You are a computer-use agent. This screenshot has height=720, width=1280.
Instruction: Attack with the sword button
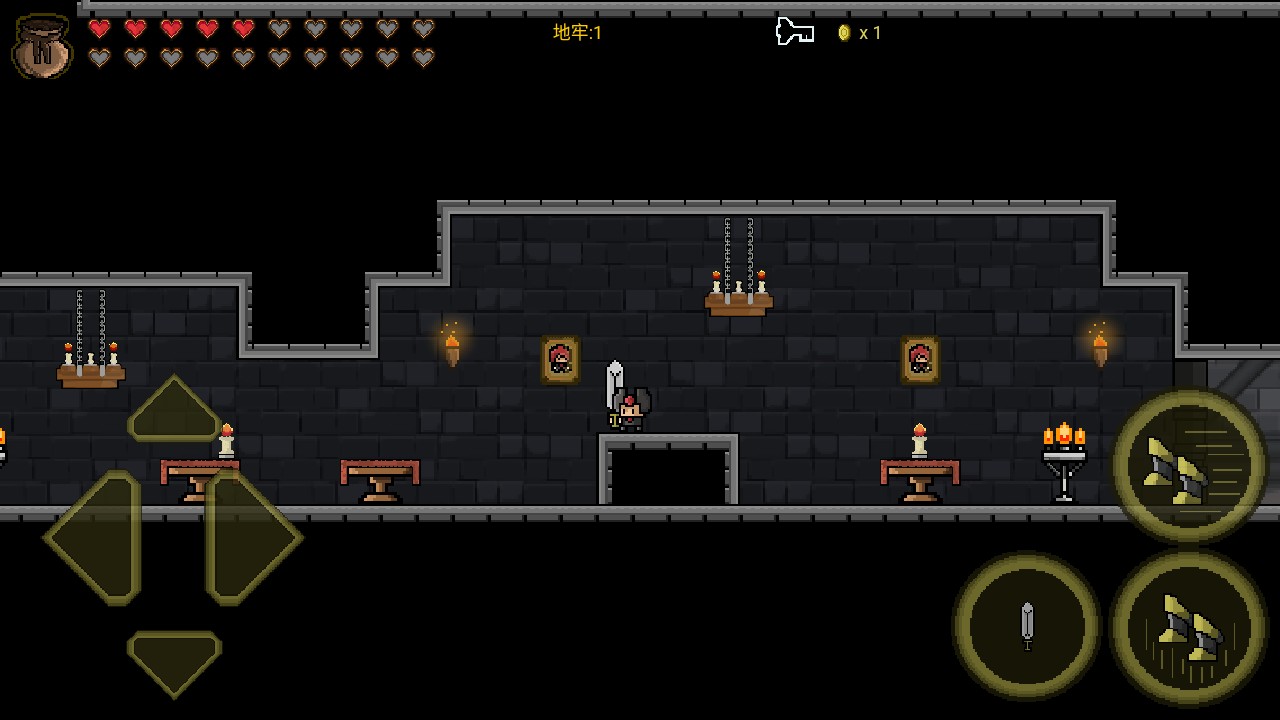click(1026, 625)
